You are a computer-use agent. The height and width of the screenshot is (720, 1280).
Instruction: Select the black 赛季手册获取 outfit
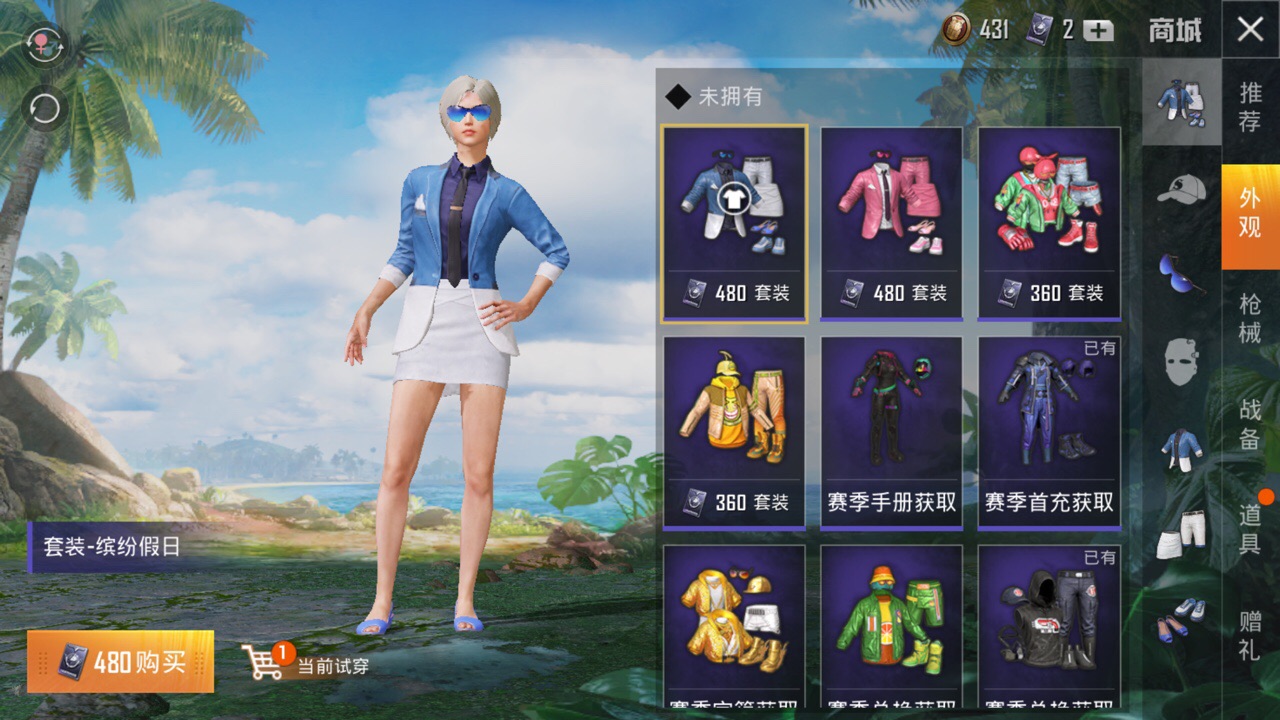891,432
